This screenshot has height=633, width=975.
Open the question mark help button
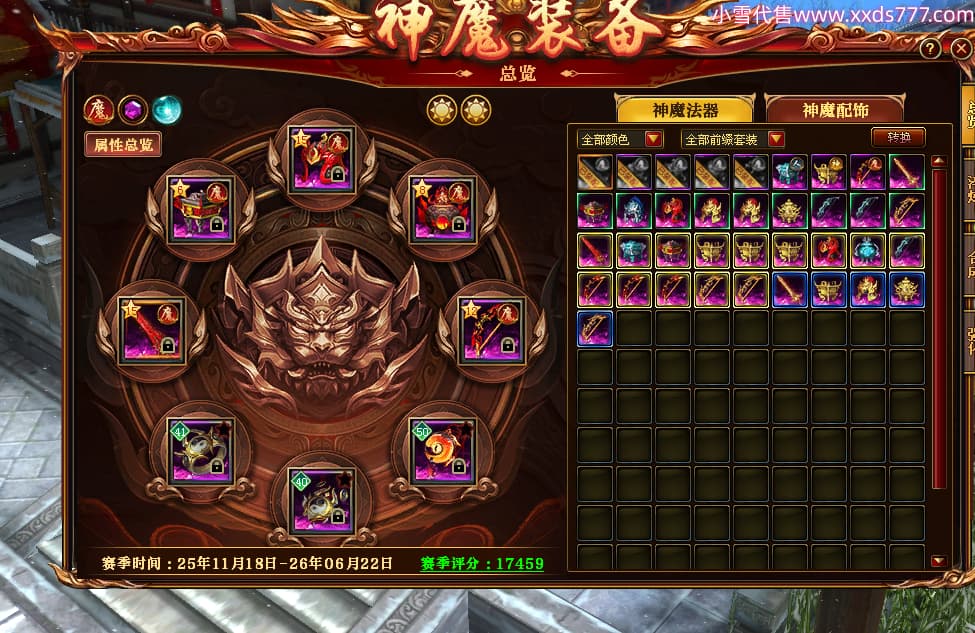pyautogui.click(x=930, y=48)
